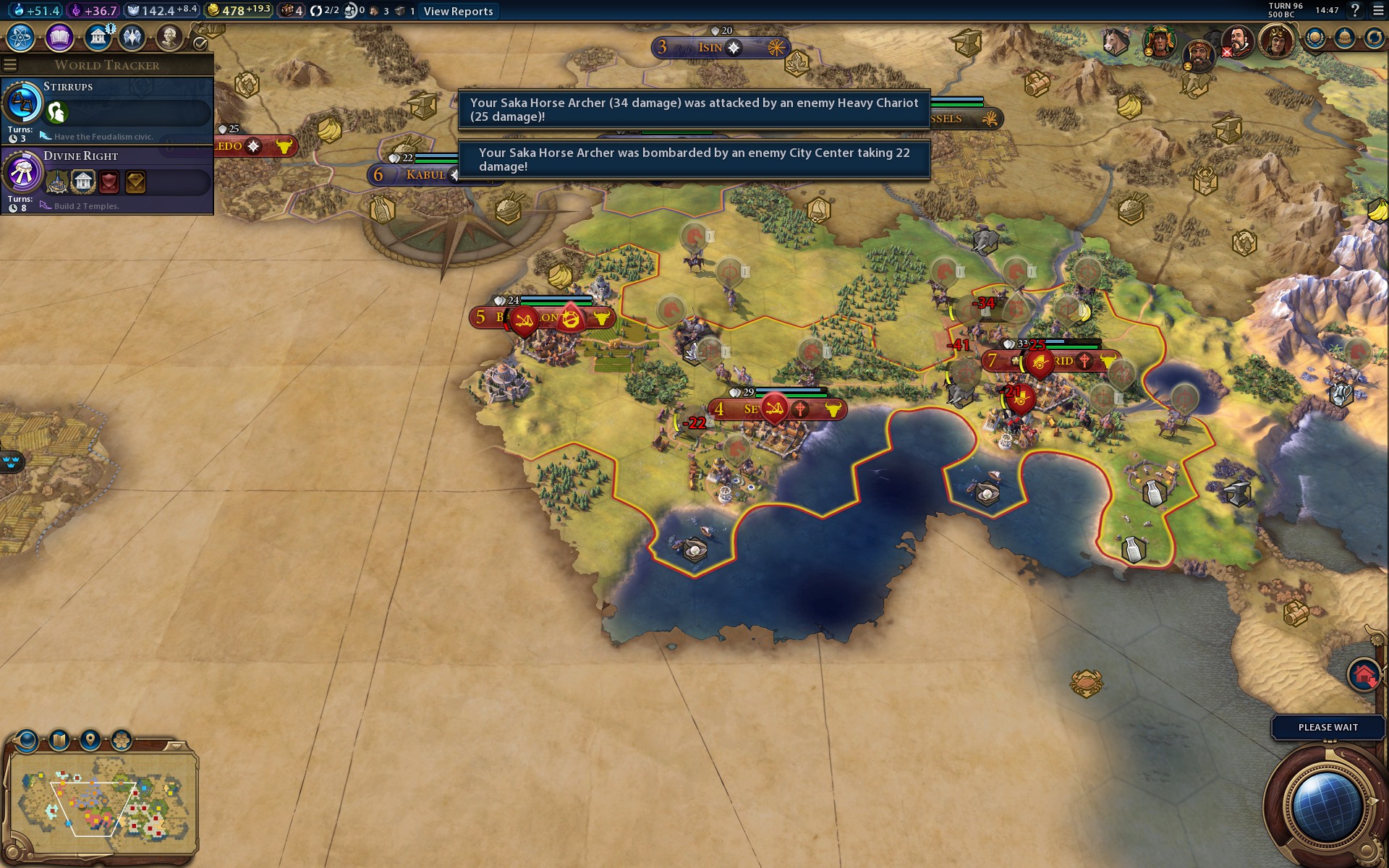The height and width of the screenshot is (868, 1389).
Task: Toggle the minimap hex grid button
Action: (x=122, y=741)
